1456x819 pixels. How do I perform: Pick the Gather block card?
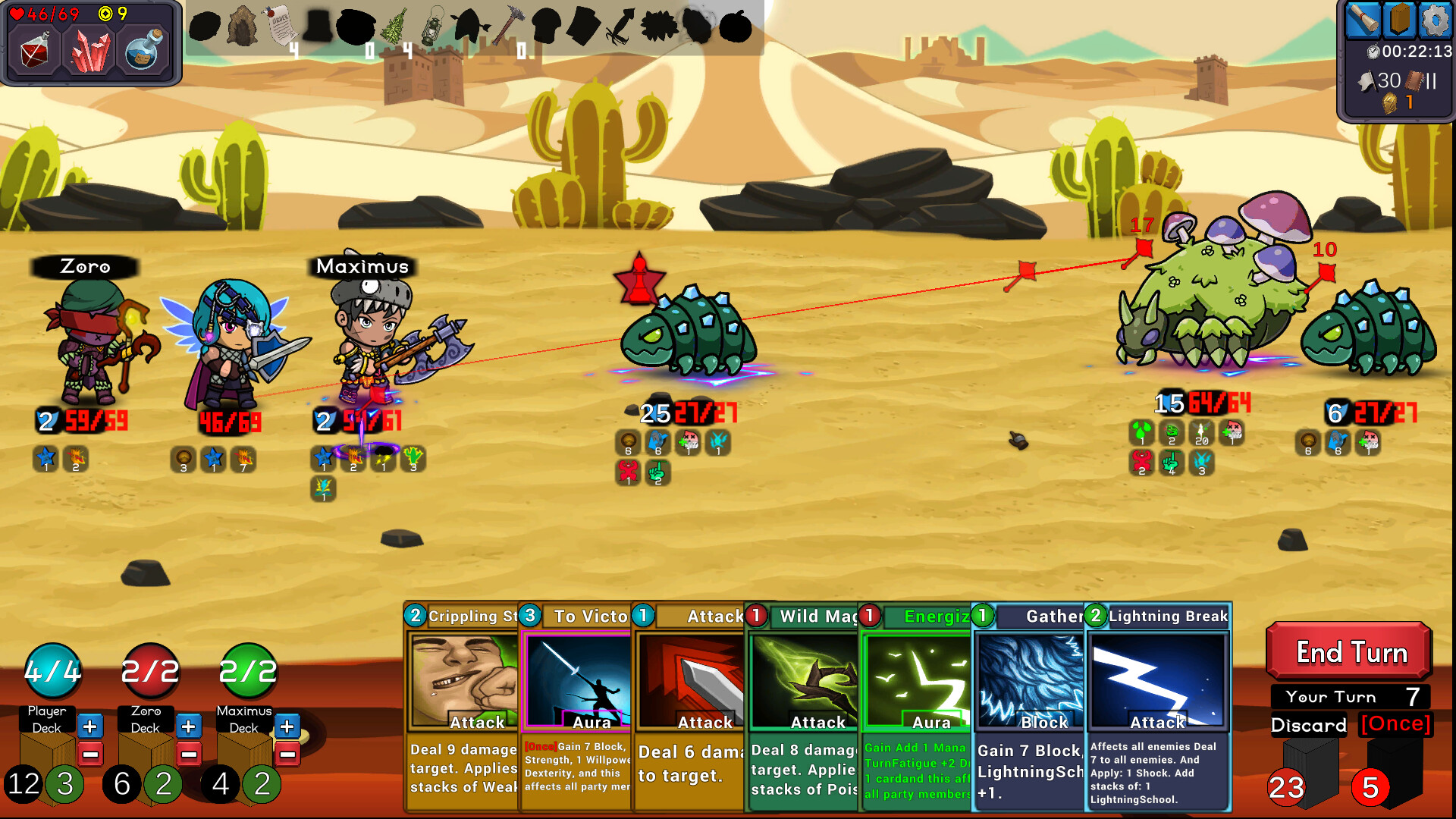coord(1029,705)
